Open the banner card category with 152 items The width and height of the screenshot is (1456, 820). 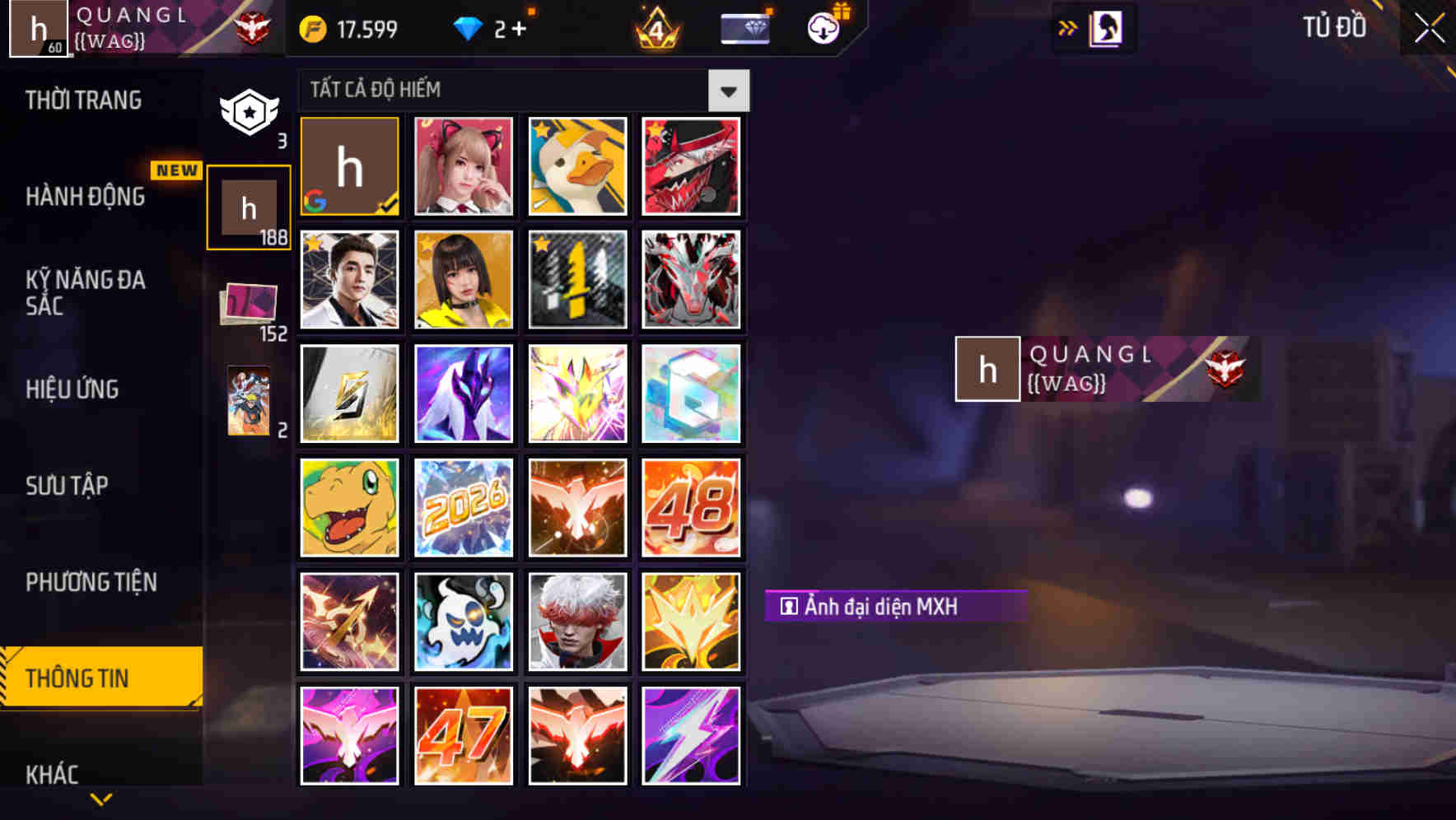tap(250, 305)
